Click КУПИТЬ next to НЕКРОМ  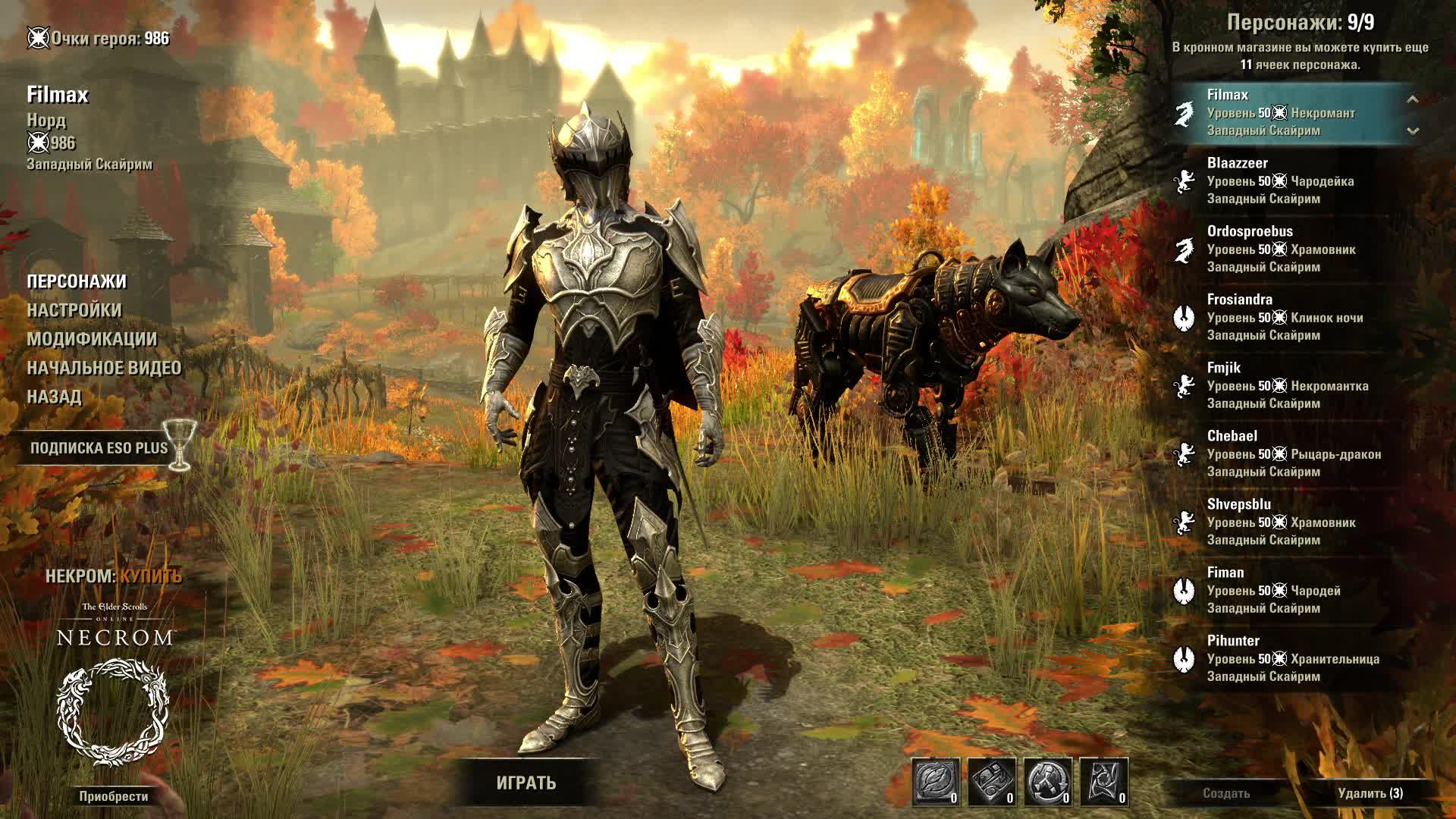coord(152,575)
